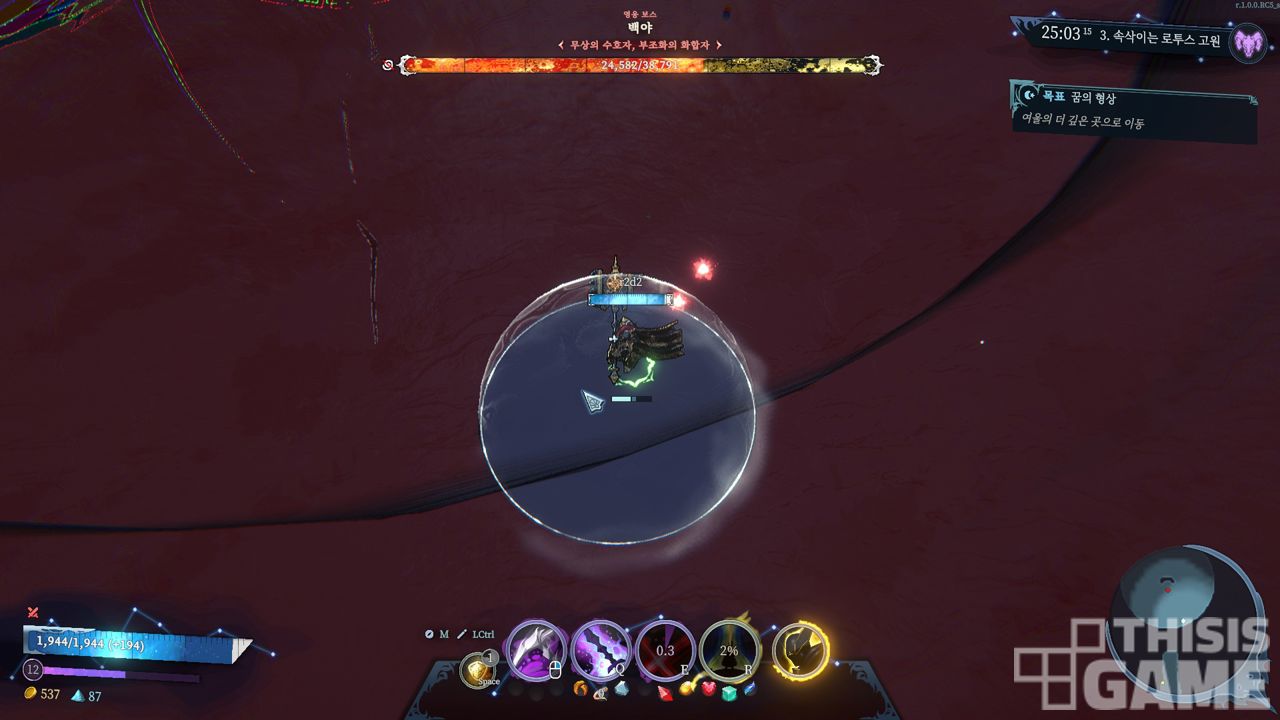Activate the golden glowing dark ability icon
This screenshot has height=720, width=1280.
pyautogui.click(x=800, y=650)
